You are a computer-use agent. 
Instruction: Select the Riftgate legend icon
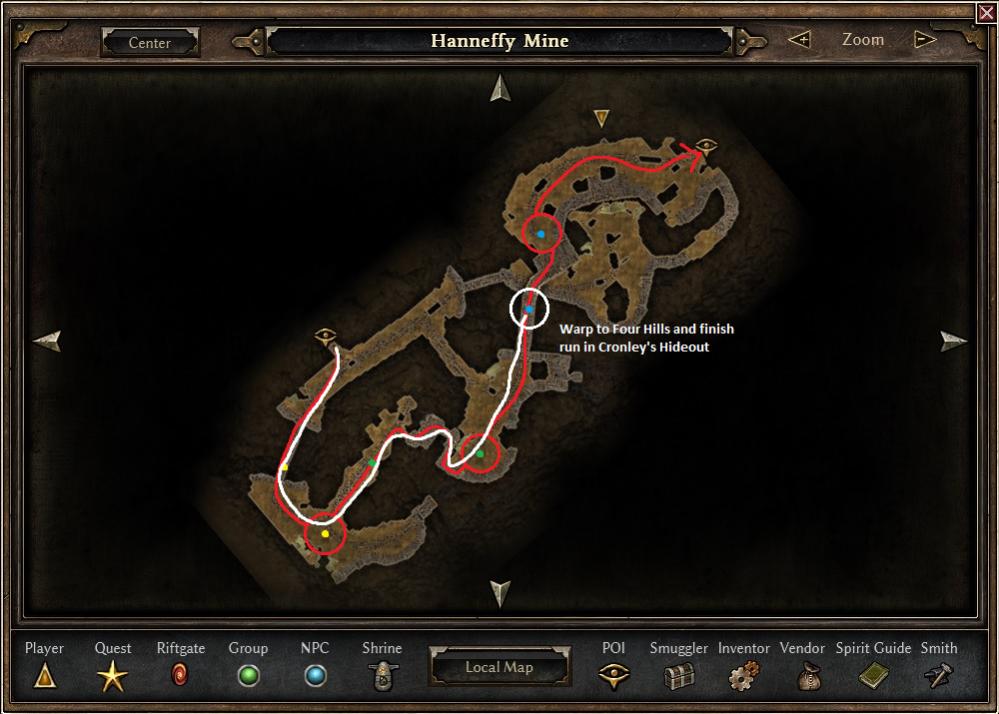pyautogui.click(x=180, y=677)
